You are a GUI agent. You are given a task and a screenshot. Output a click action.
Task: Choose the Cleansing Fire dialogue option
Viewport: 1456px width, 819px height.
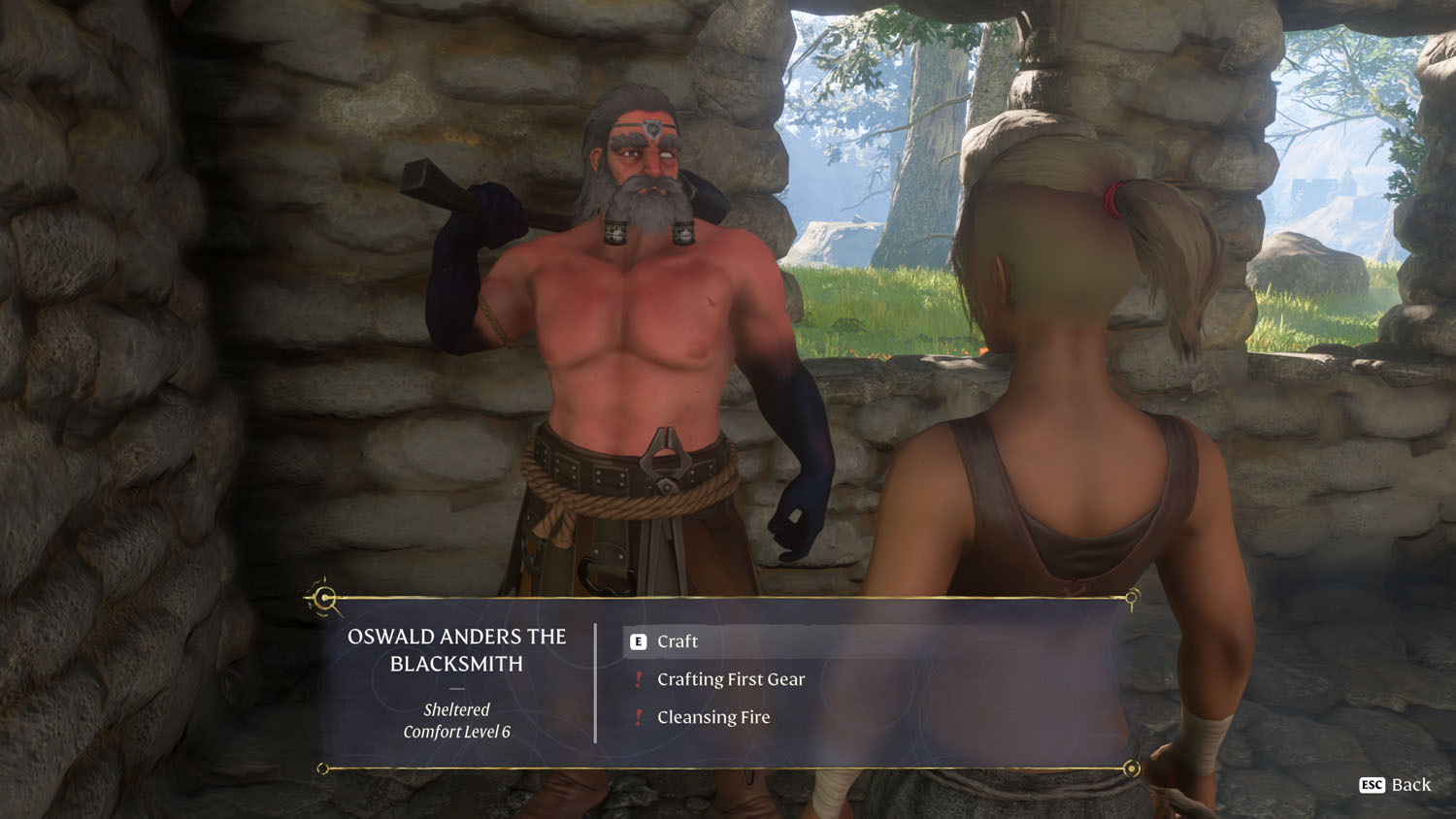(713, 717)
